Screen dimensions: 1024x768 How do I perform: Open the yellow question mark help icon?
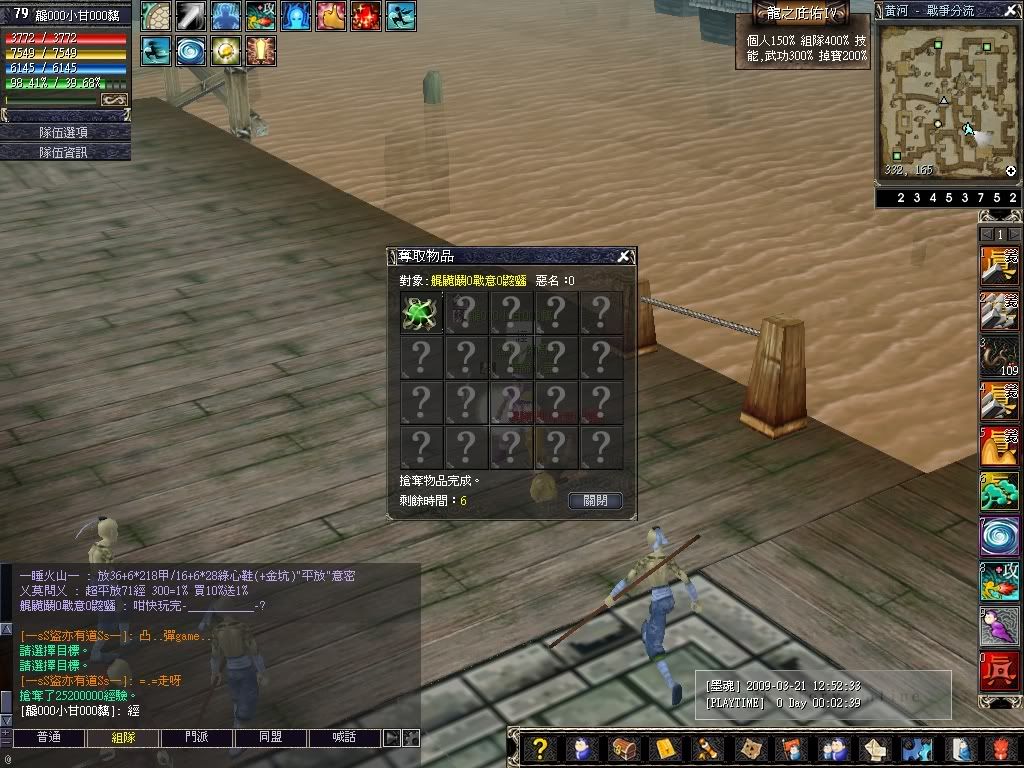[x=540, y=748]
